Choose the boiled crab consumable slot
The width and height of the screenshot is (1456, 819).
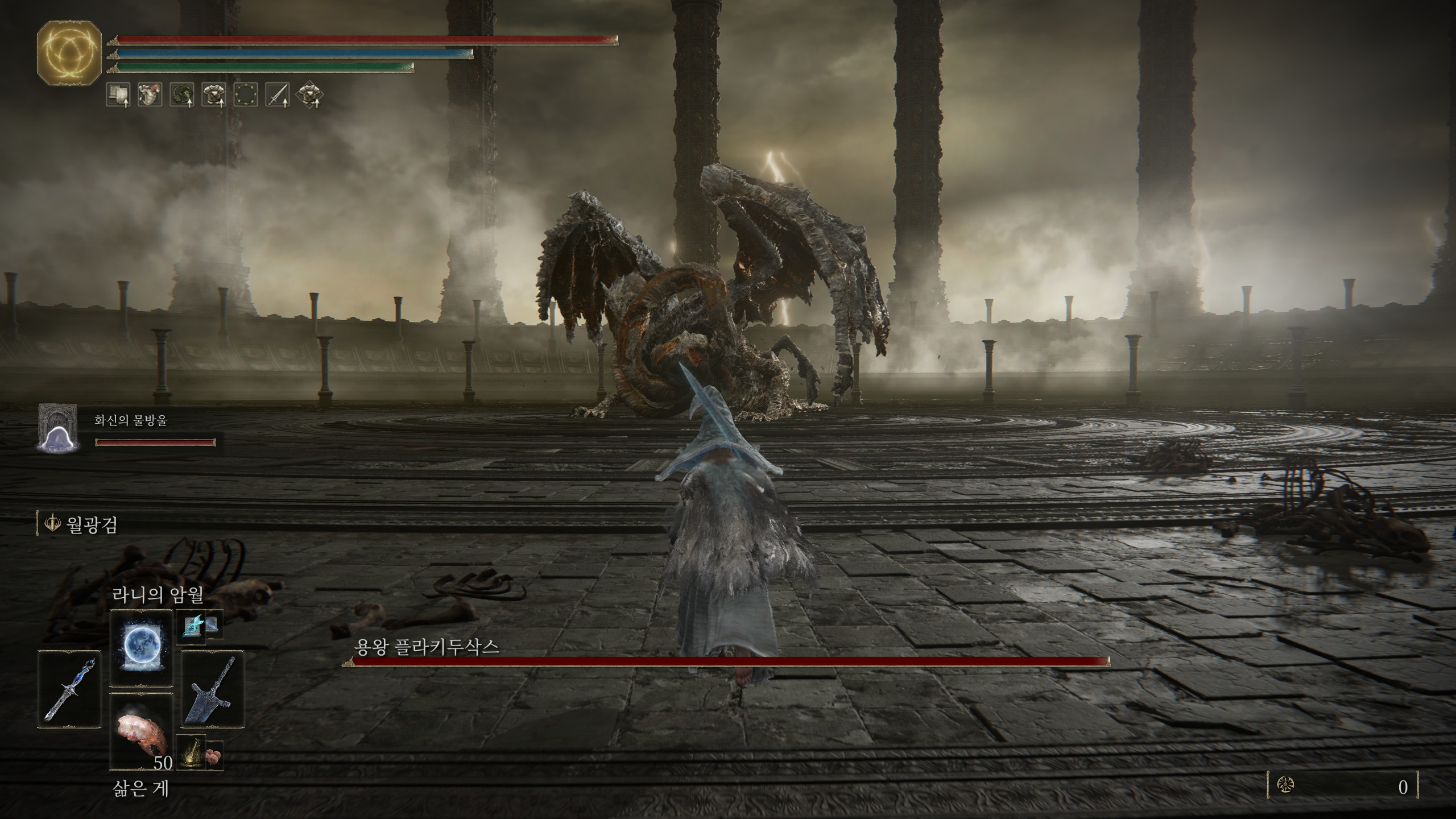141,732
